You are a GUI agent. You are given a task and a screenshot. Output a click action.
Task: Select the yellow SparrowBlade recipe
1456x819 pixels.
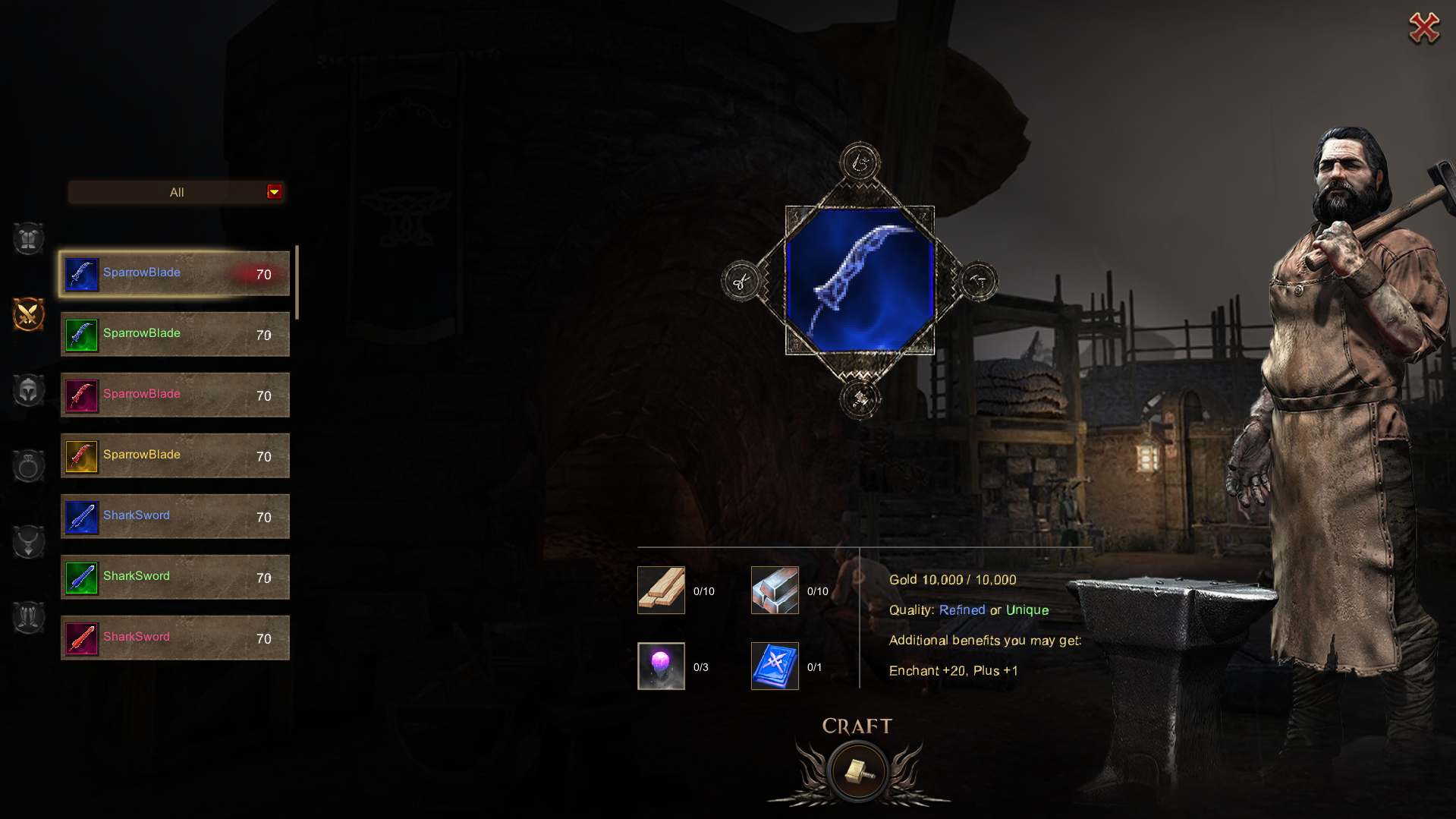point(175,455)
